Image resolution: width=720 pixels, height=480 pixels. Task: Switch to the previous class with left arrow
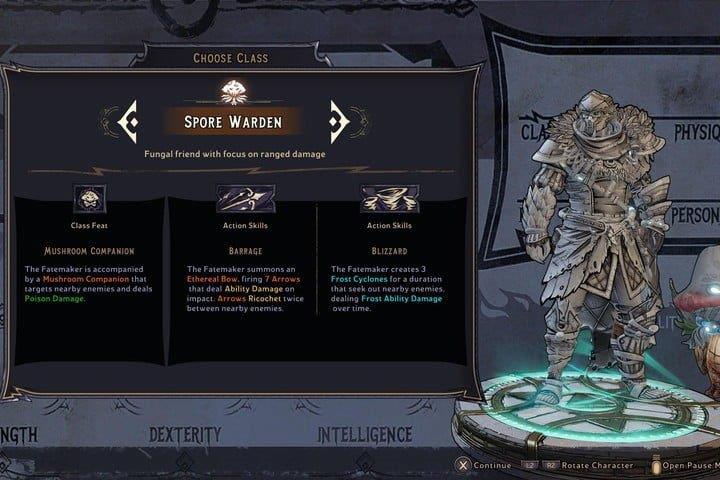130,122
